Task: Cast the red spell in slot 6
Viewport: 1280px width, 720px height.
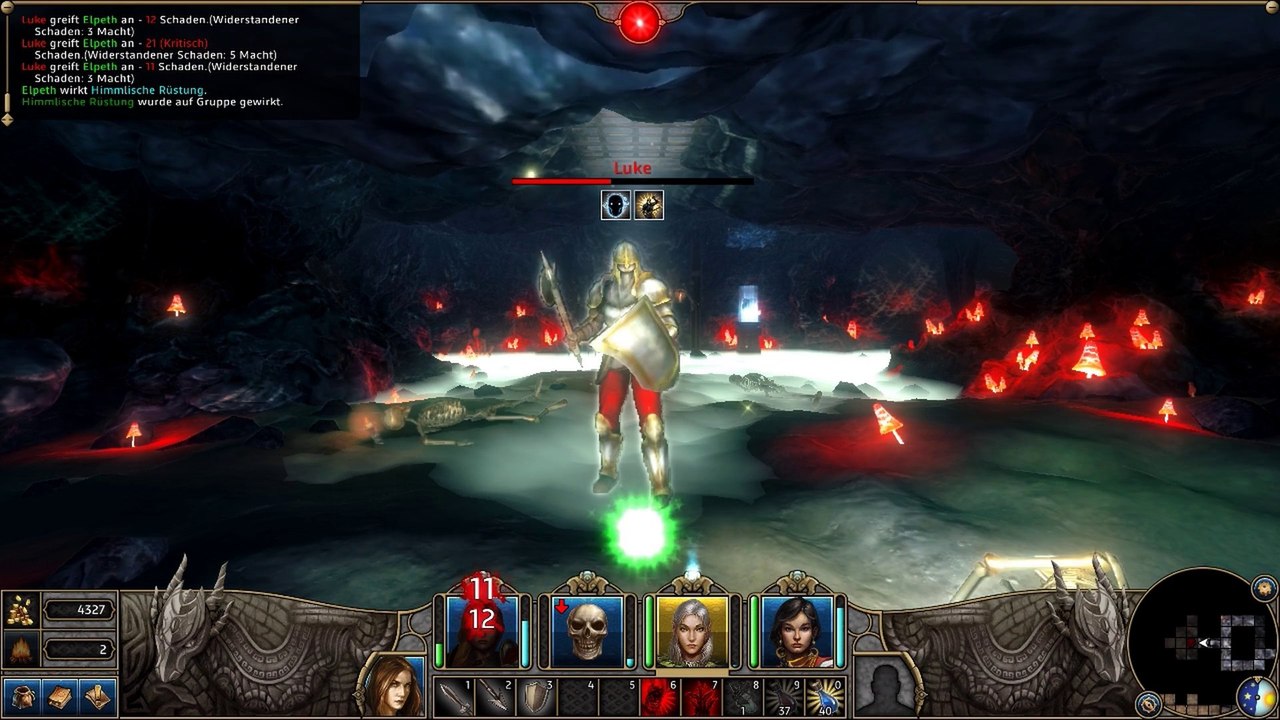Action: point(659,697)
